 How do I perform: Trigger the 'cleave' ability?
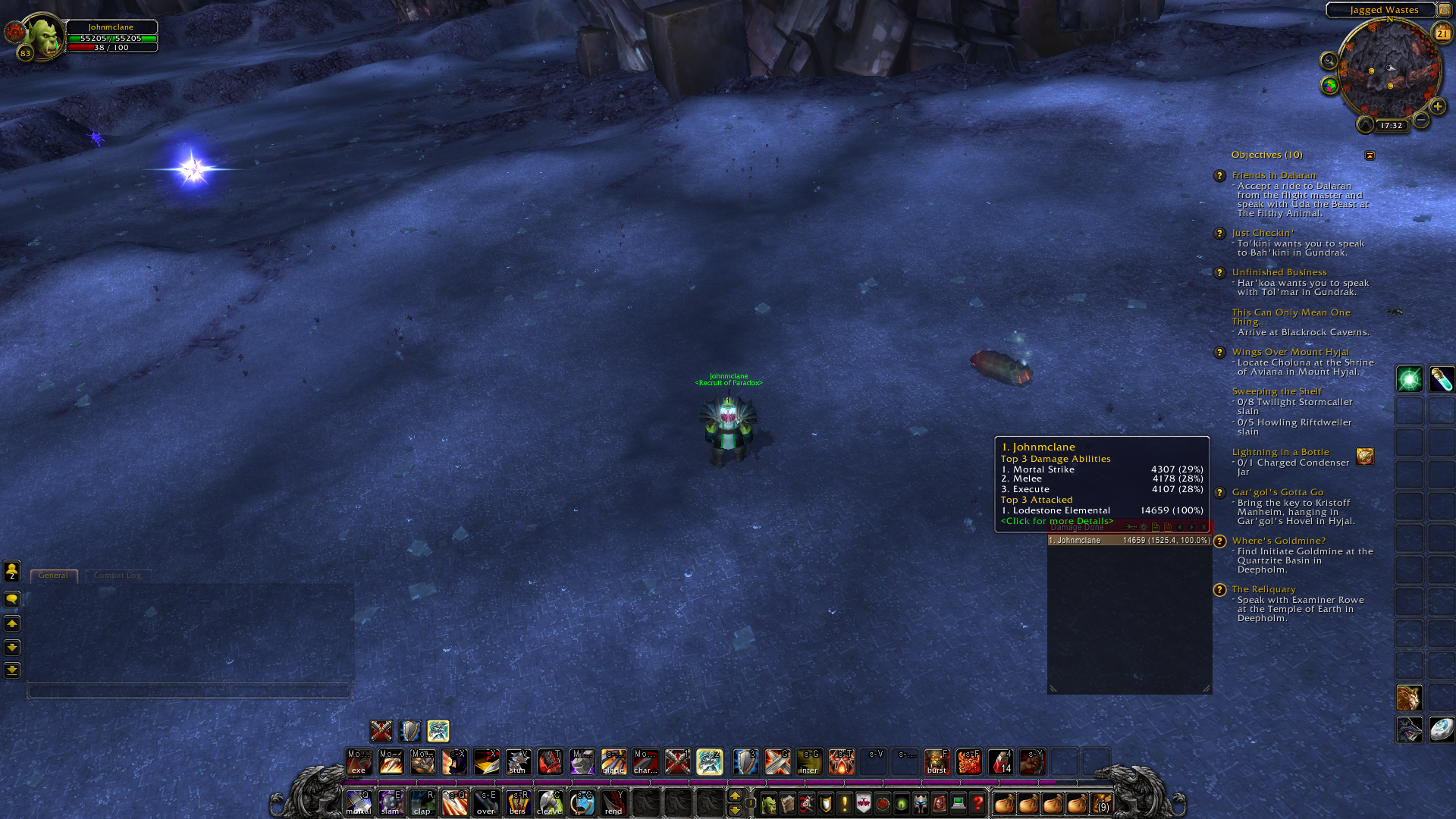pos(550,802)
